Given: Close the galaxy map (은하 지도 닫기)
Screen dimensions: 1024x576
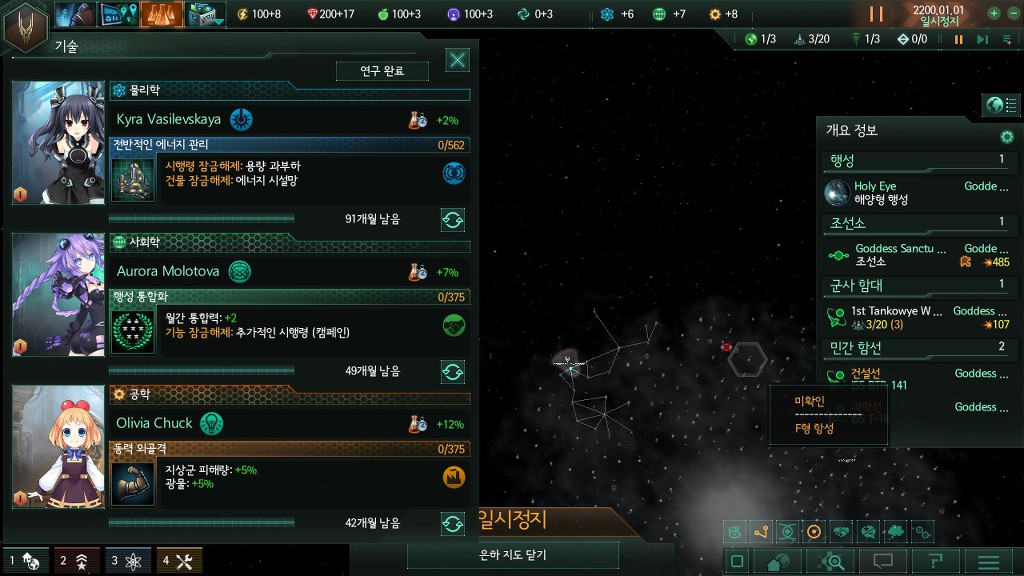Looking at the screenshot, I should [513, 555].
